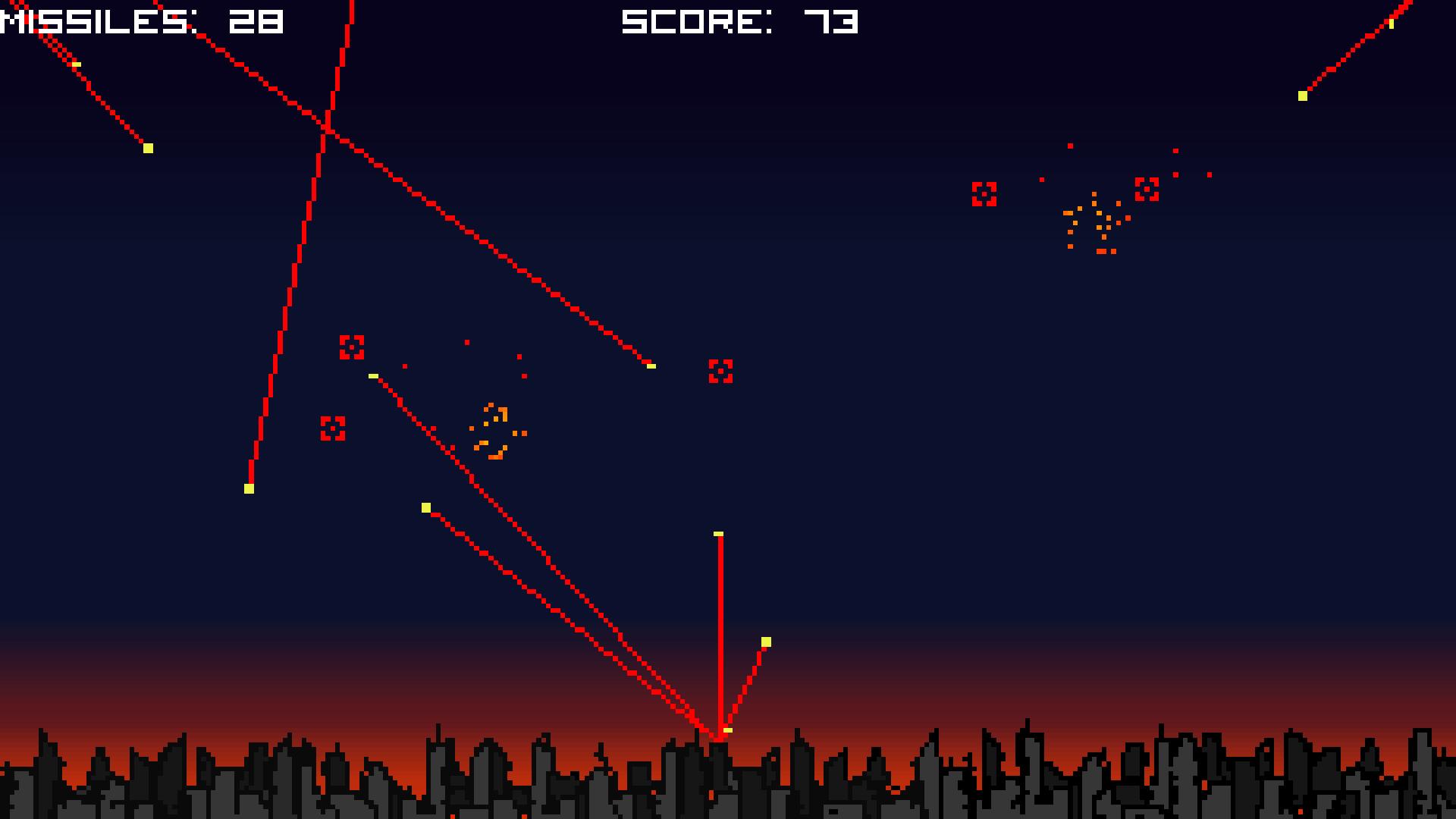The height and width of the screenshot is (819, 1456).
Task: Click the rightmost crosshair target near top explosion
Action: point(1146,190)
